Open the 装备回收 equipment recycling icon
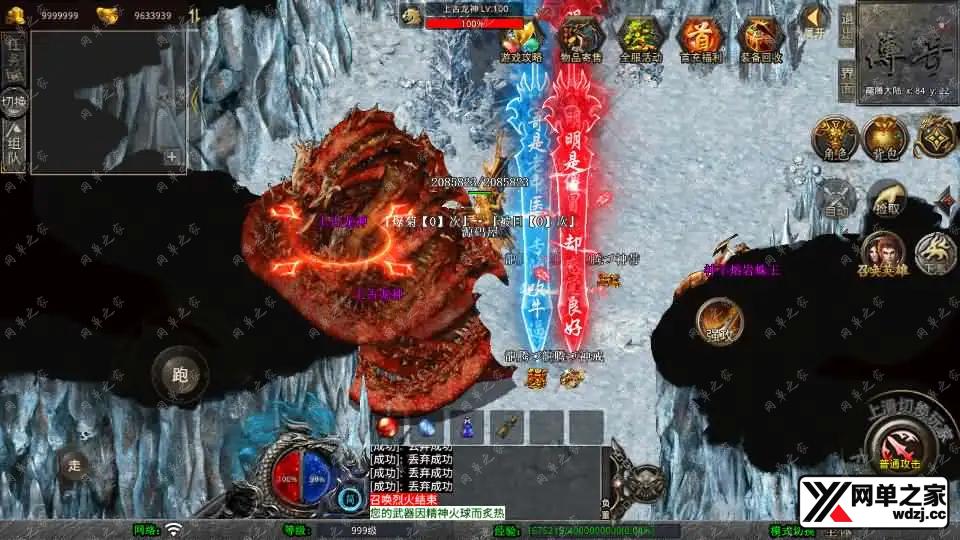The width and height of the screenshot is (960, 540). pyautogui.click(x=758, y=39)
